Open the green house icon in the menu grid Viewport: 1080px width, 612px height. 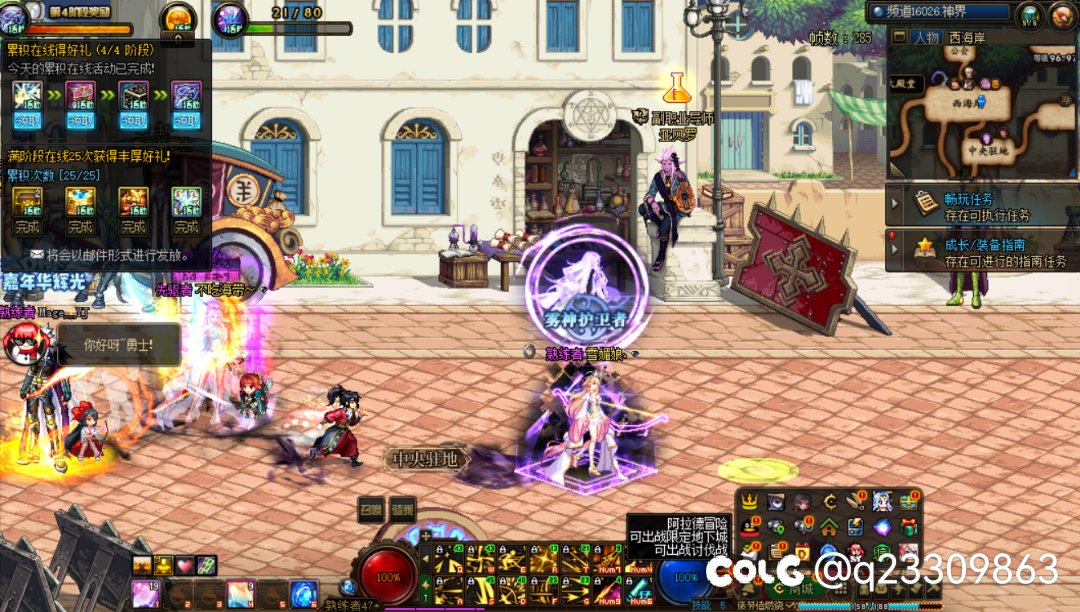coord(829,527)
